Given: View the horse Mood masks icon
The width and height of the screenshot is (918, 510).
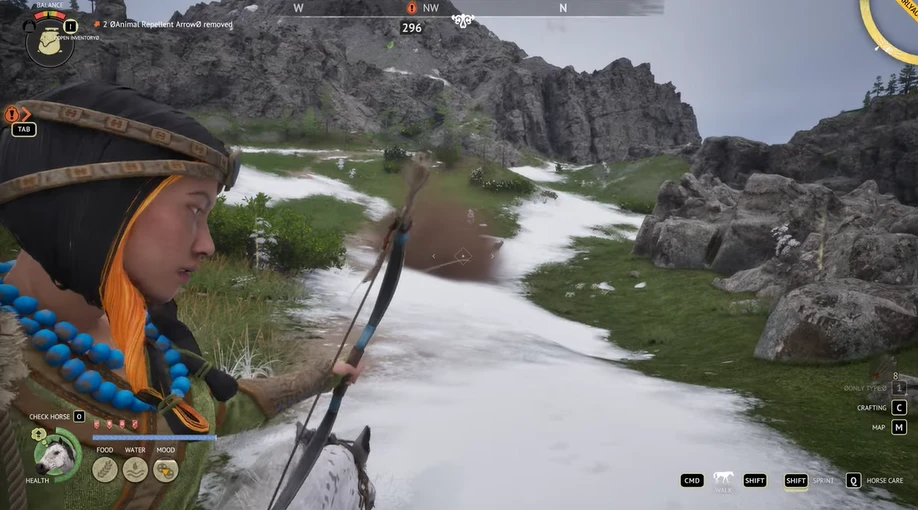Looking at the screenshot, I should click(x=166, y=469).
